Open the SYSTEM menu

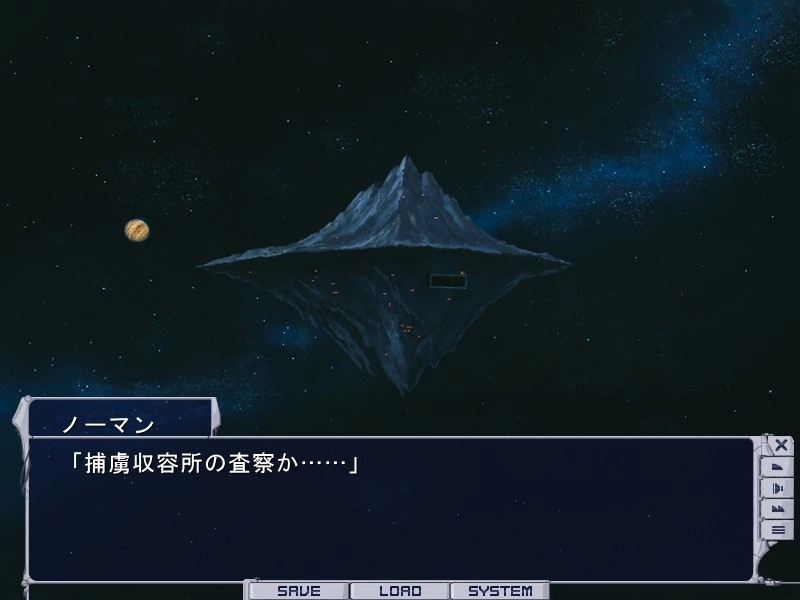pos(500,591)
